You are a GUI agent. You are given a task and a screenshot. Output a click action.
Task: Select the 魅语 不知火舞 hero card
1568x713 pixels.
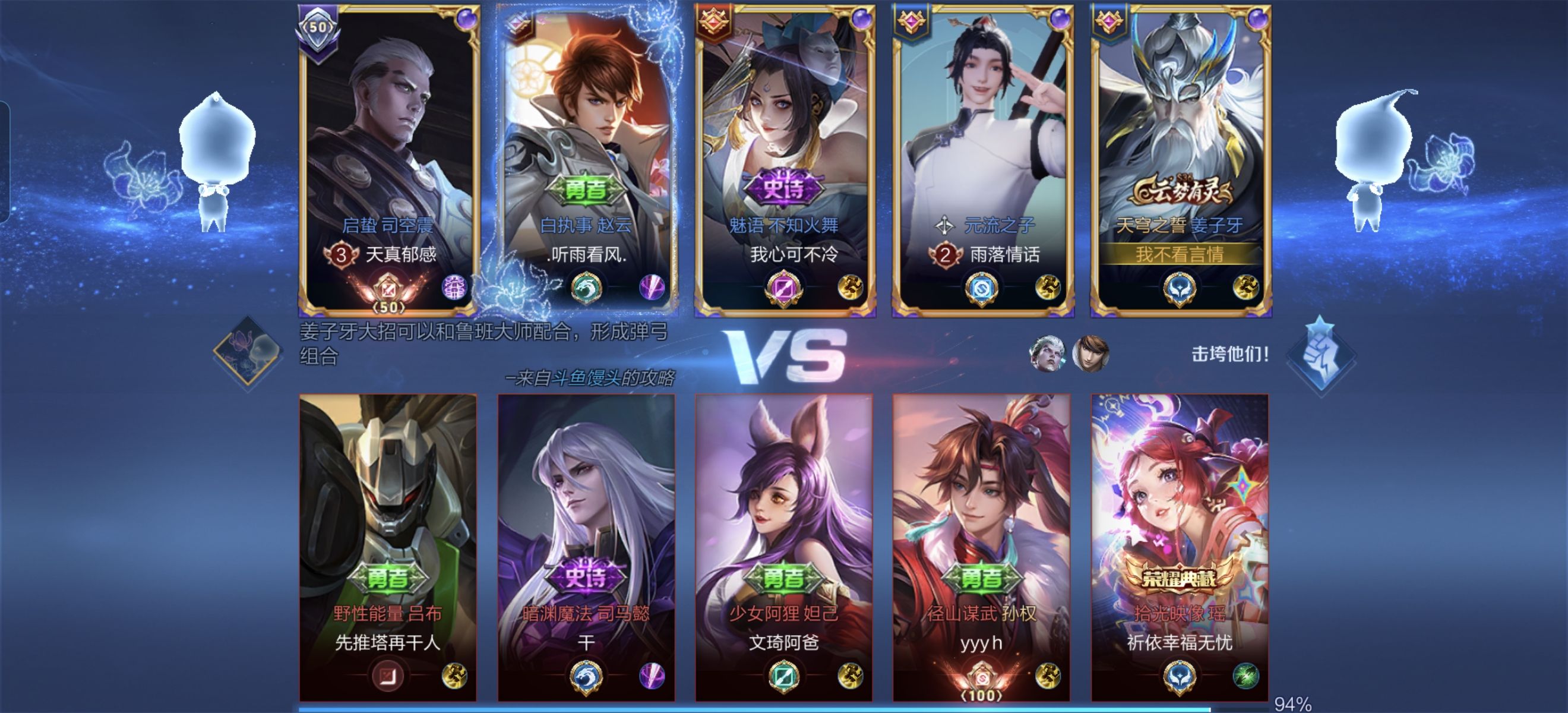coord(784,158)
